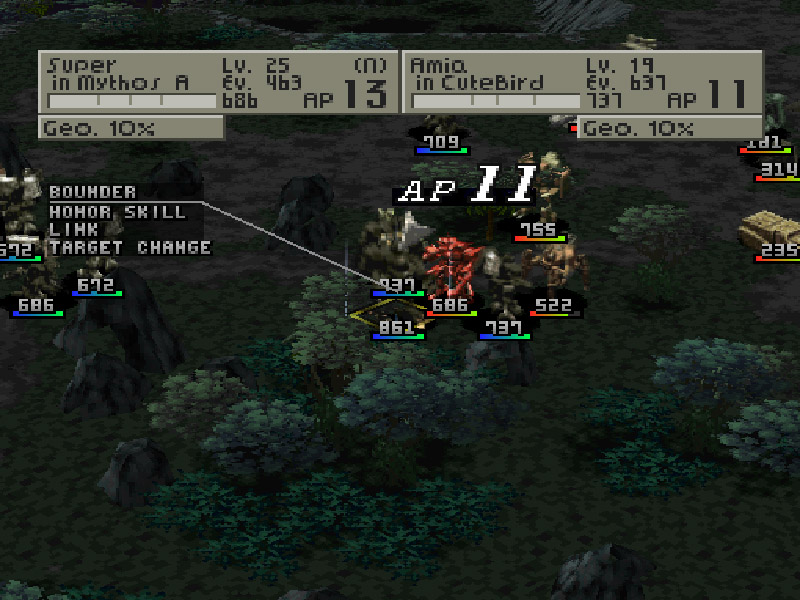800x600 pixels.
Task: Choose Honor Skill from the command list
Action: click(117, 211)
